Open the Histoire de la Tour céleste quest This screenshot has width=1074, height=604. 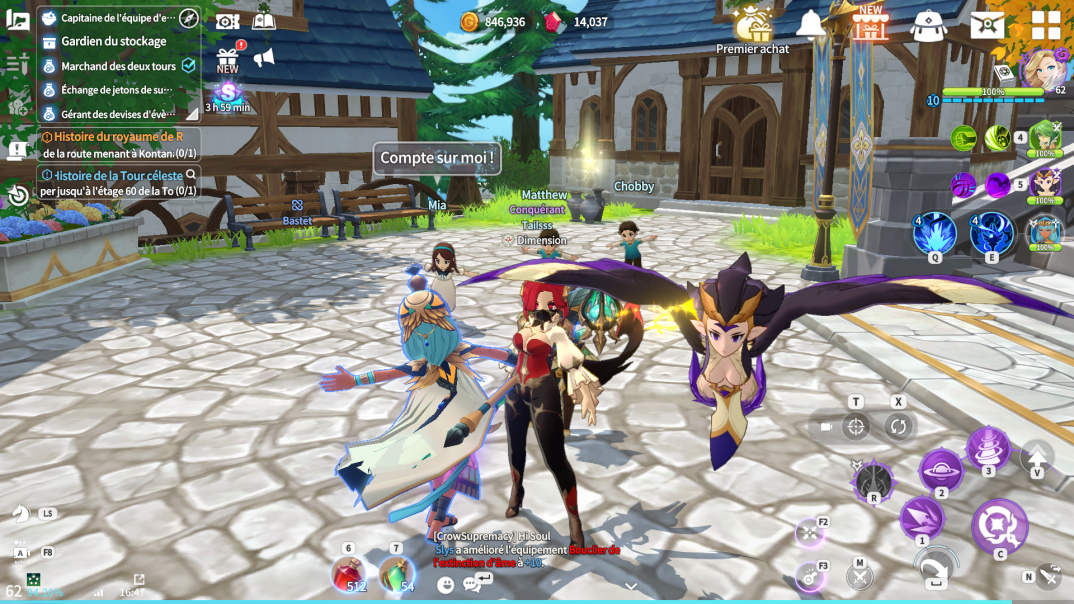[118, 182]
